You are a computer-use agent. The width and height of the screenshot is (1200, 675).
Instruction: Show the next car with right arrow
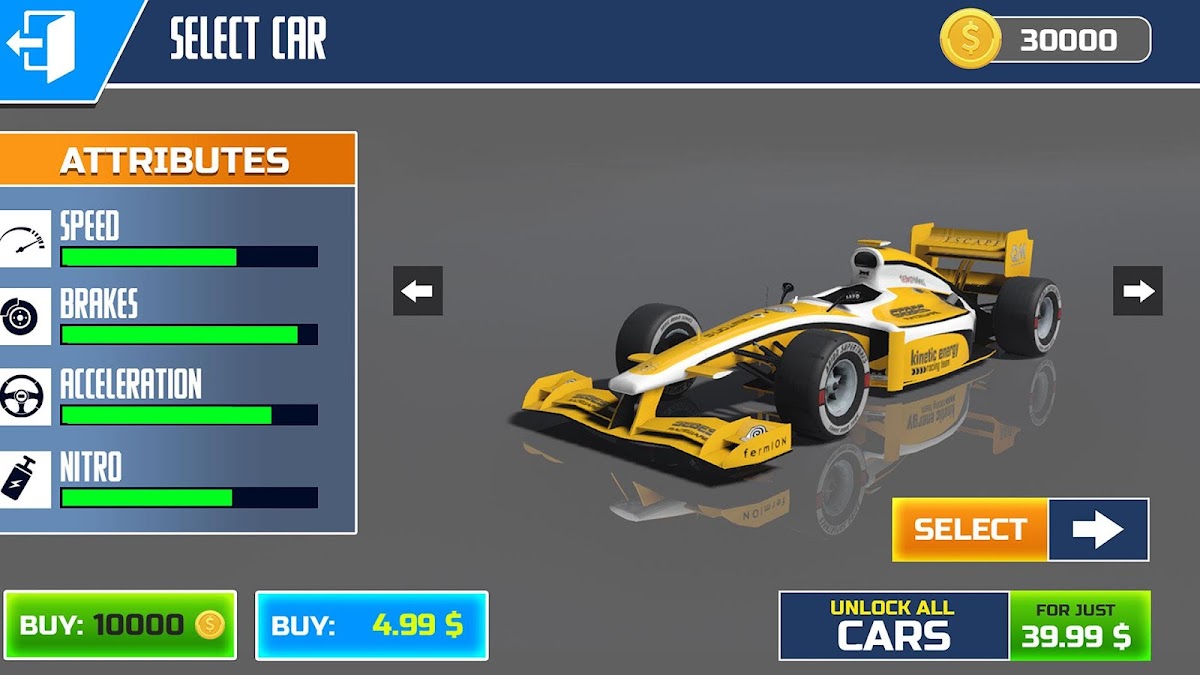(x=1138, y=291)
